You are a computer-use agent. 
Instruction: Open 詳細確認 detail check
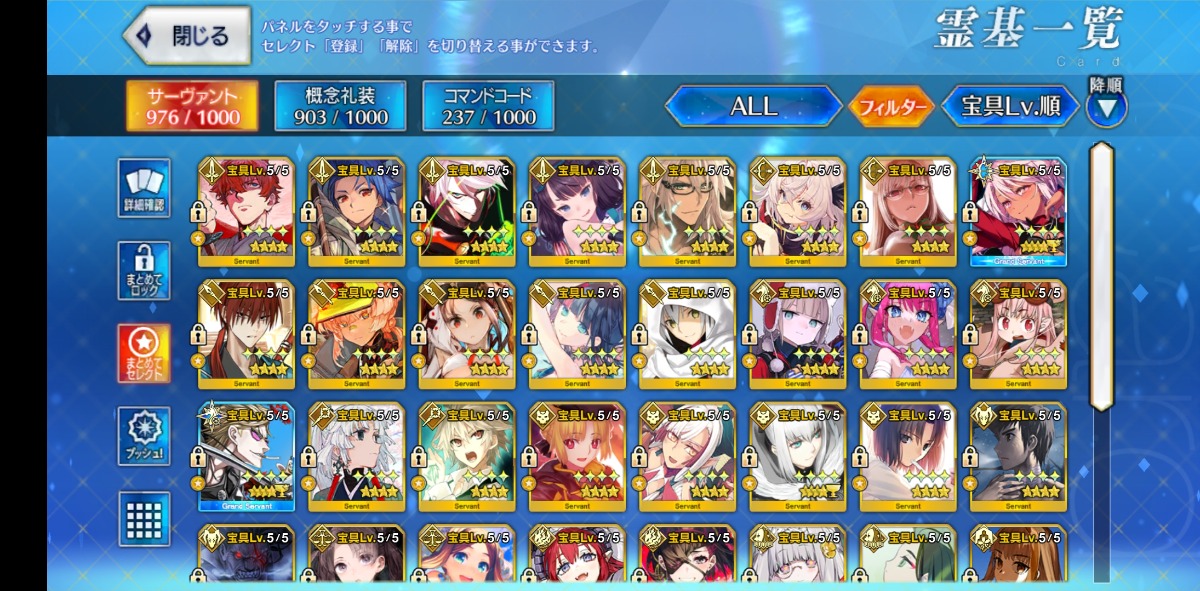[144, 188]
